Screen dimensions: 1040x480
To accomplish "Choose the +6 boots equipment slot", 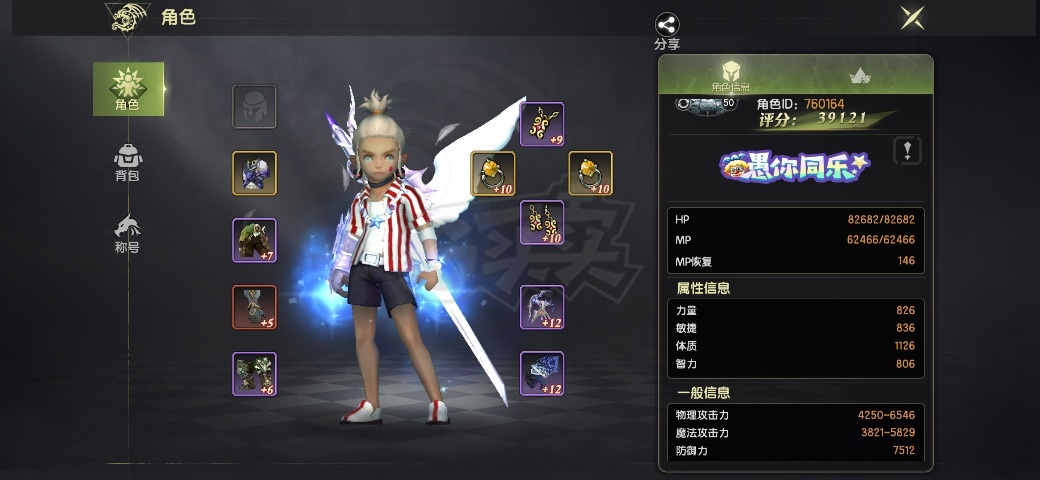I will click(254, 373).
